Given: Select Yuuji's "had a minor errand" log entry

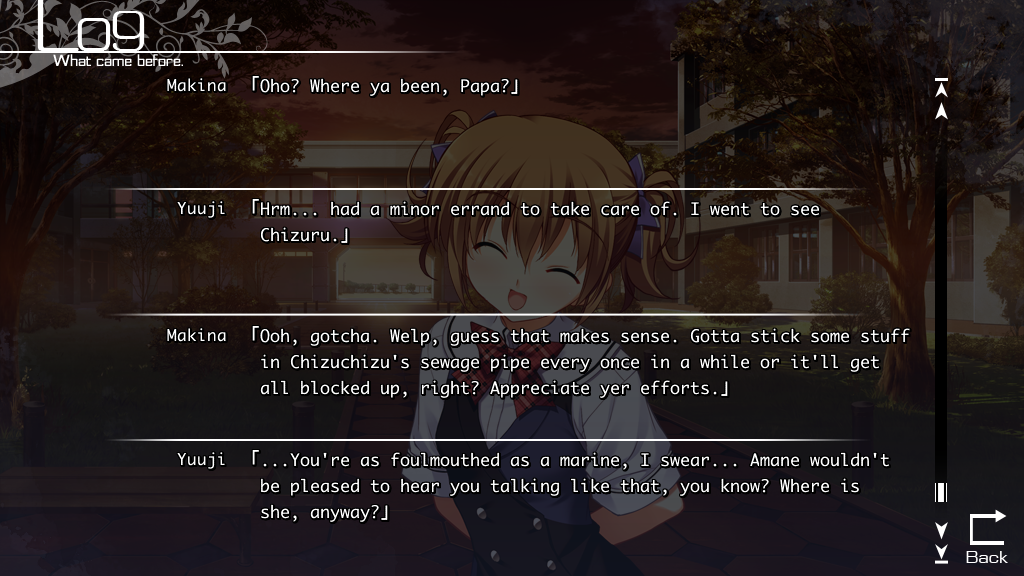Looking at the screenshot, I should [538, 222].
